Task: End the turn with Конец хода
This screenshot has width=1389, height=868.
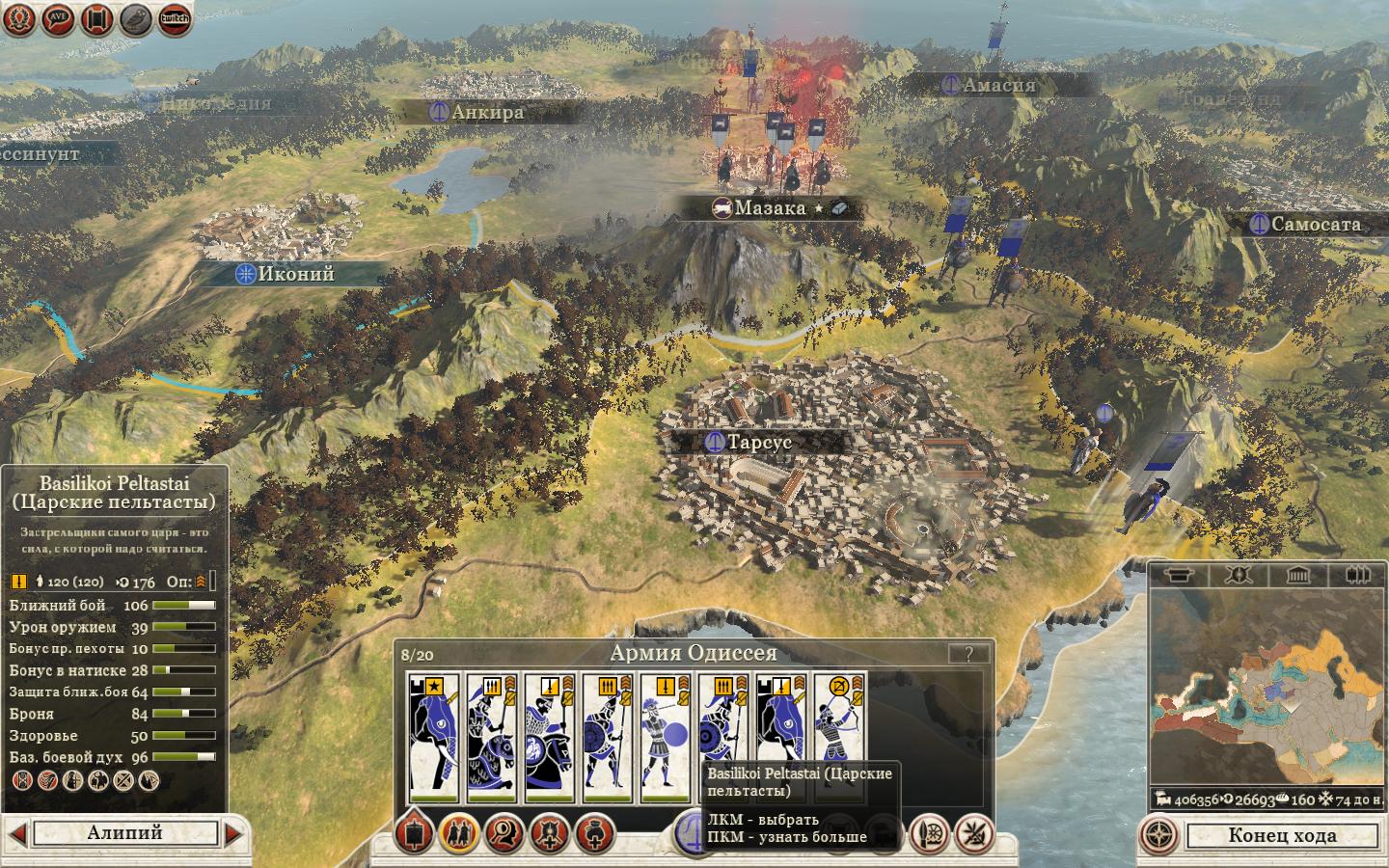Action: point(1281,835)
